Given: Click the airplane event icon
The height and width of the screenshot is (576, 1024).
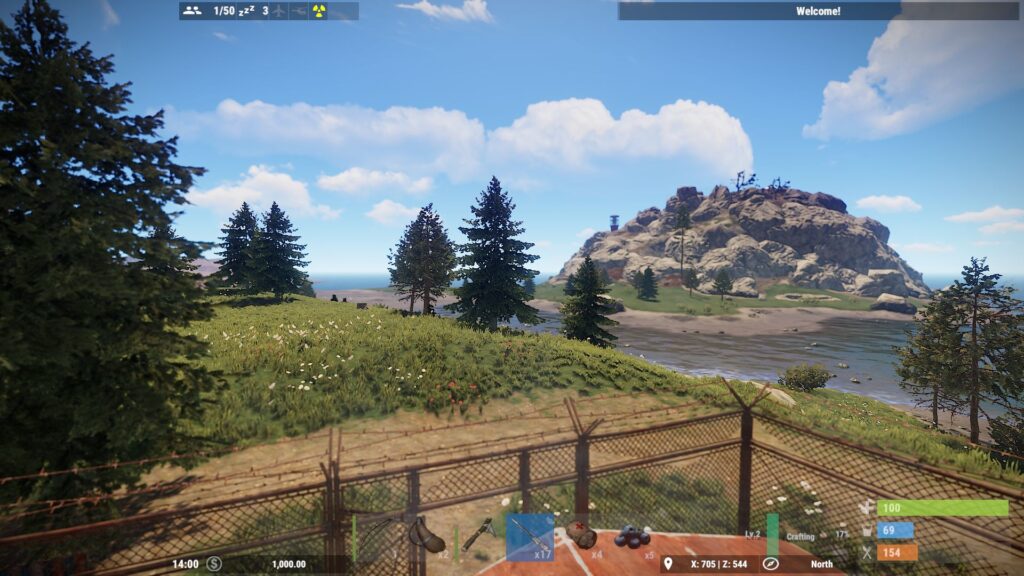Looking at the screenshot, I should (x=279, y=11).
